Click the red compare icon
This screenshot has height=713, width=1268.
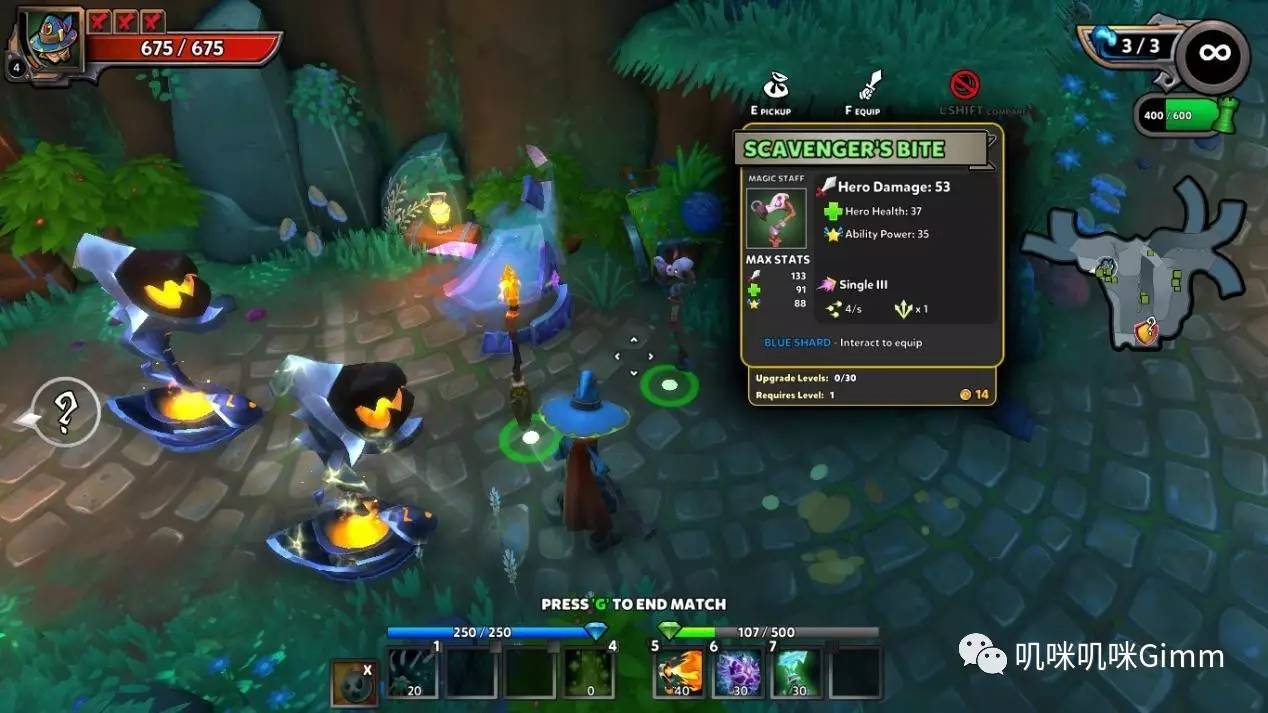[963, 85]
